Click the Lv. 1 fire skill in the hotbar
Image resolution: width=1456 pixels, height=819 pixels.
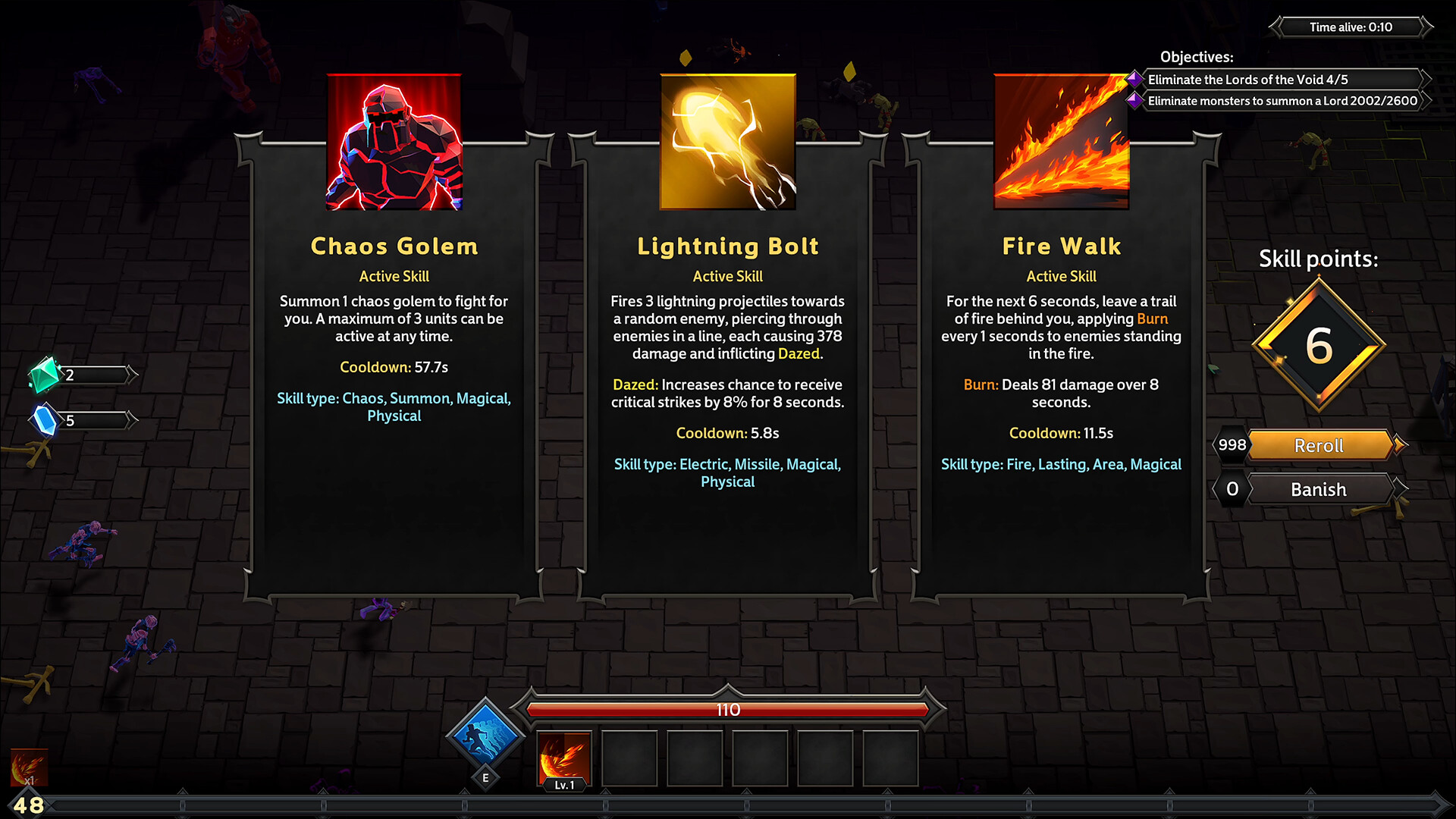point(564,757)
